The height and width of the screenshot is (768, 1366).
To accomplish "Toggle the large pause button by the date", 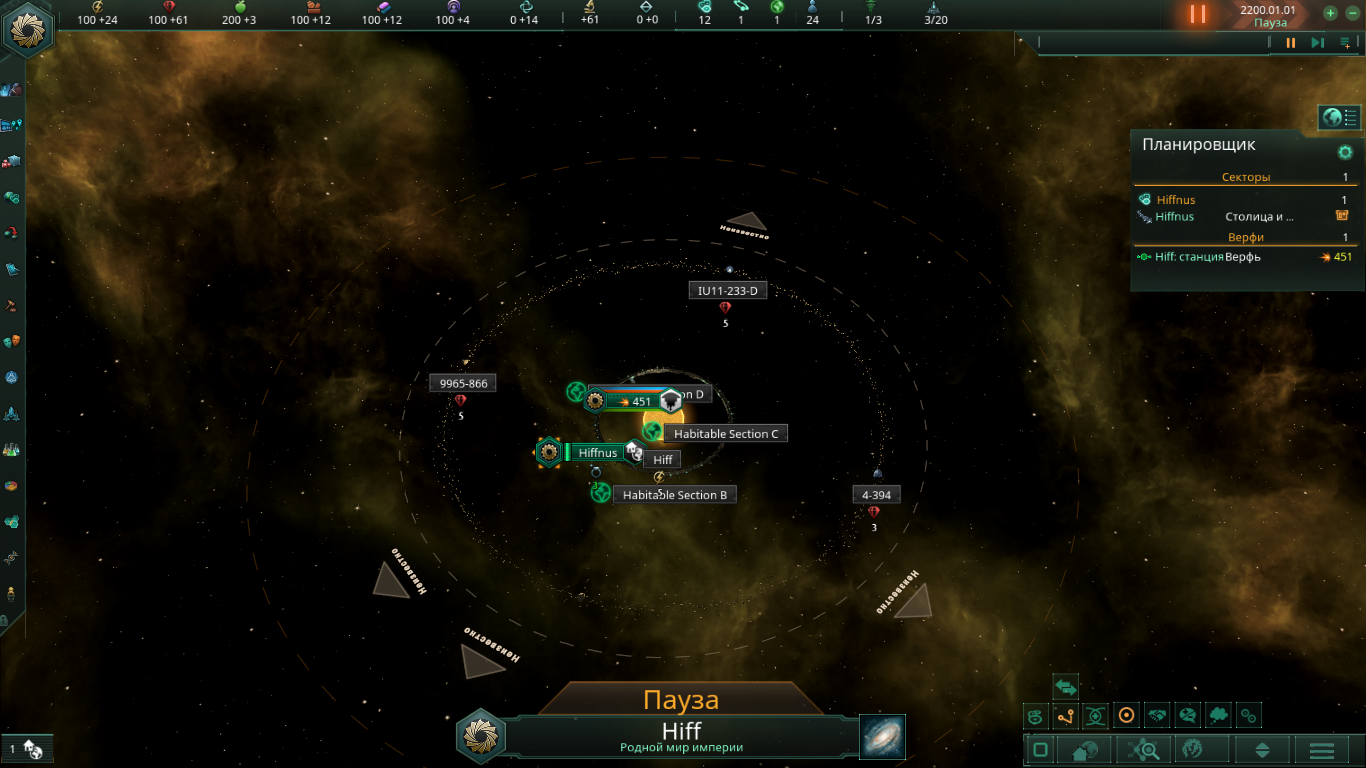I will pos(1197,14).
